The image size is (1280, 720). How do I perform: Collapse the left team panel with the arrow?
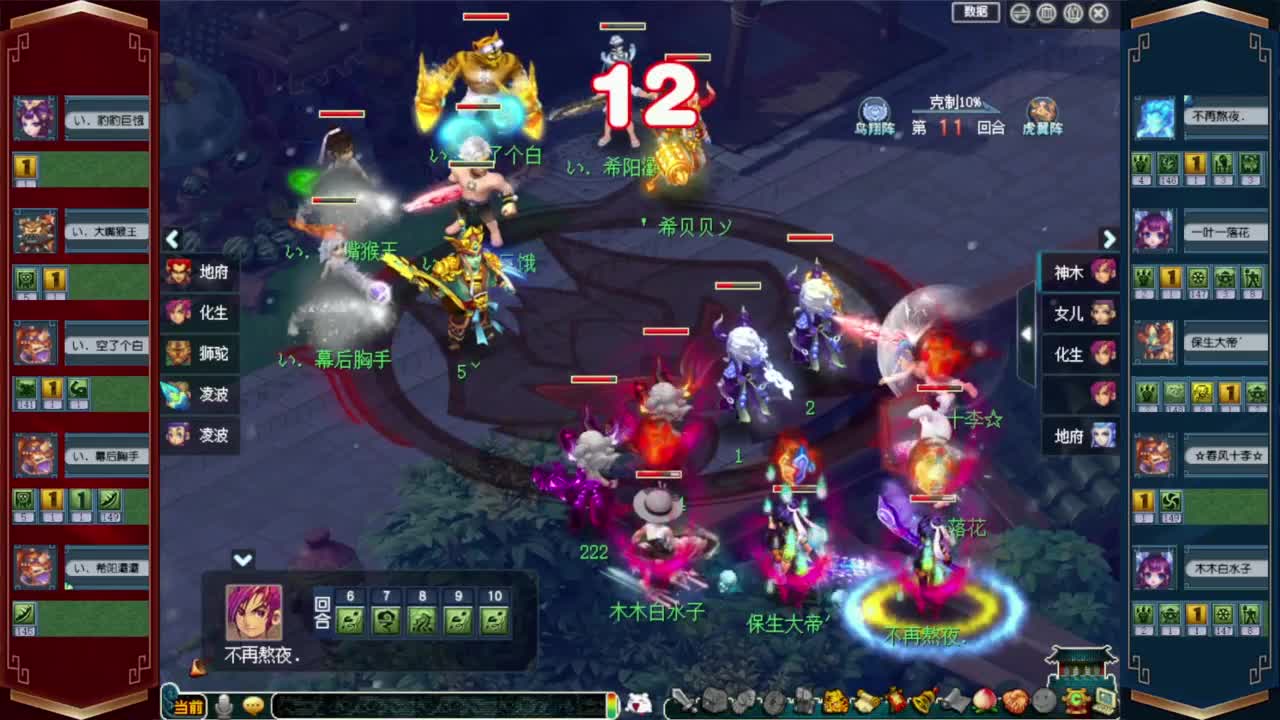coord(172,240)
